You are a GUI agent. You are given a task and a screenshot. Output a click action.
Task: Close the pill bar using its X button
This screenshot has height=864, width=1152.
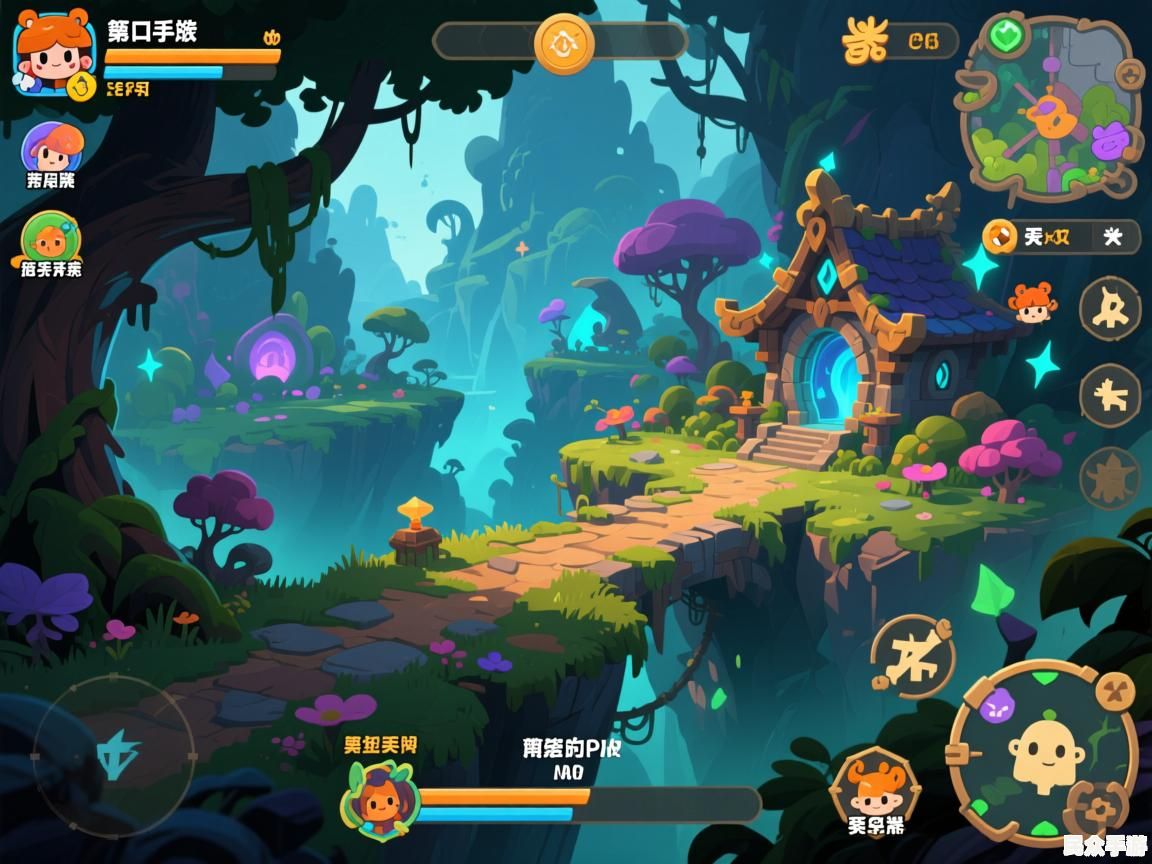pyautogui.click(x=1112, y=237)
